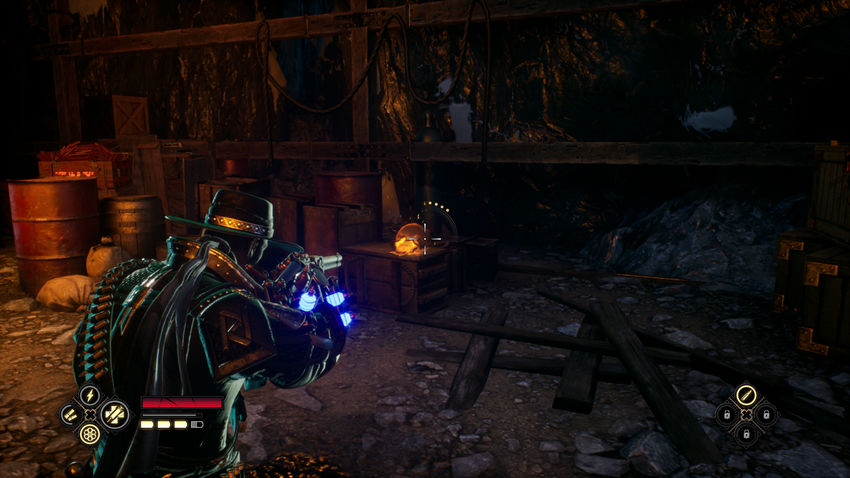The height and width of the screenshot is (478, 850).
Task: Select the twin shells ability icon
Action: [70, 414]
